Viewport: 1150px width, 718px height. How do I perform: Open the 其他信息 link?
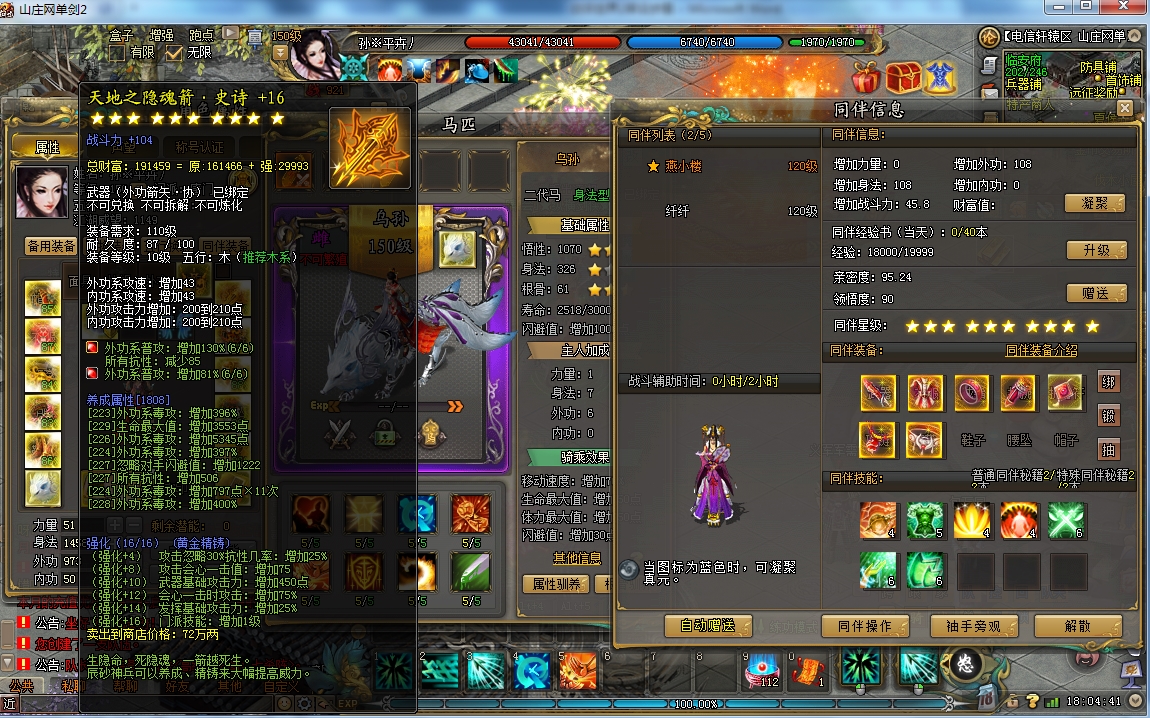point(577,558)
